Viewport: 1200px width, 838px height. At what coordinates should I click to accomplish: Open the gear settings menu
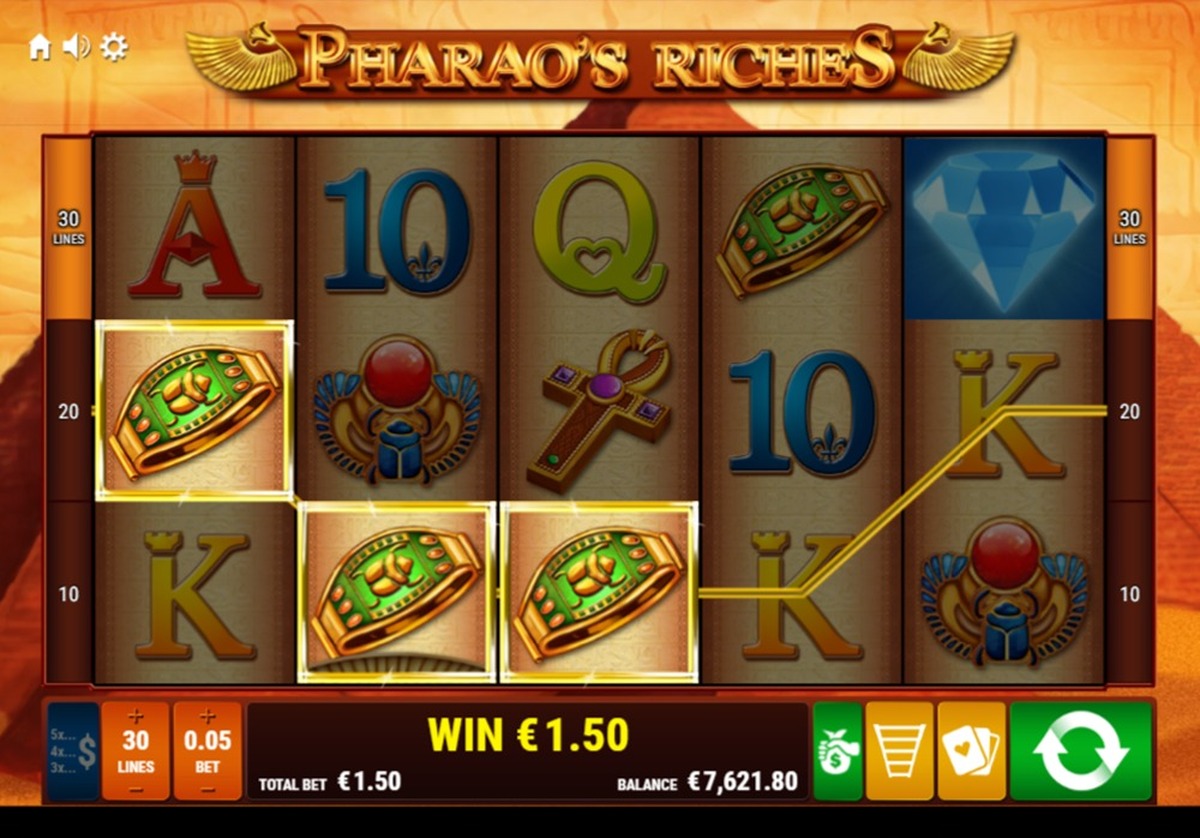click(x=114, y=47)
